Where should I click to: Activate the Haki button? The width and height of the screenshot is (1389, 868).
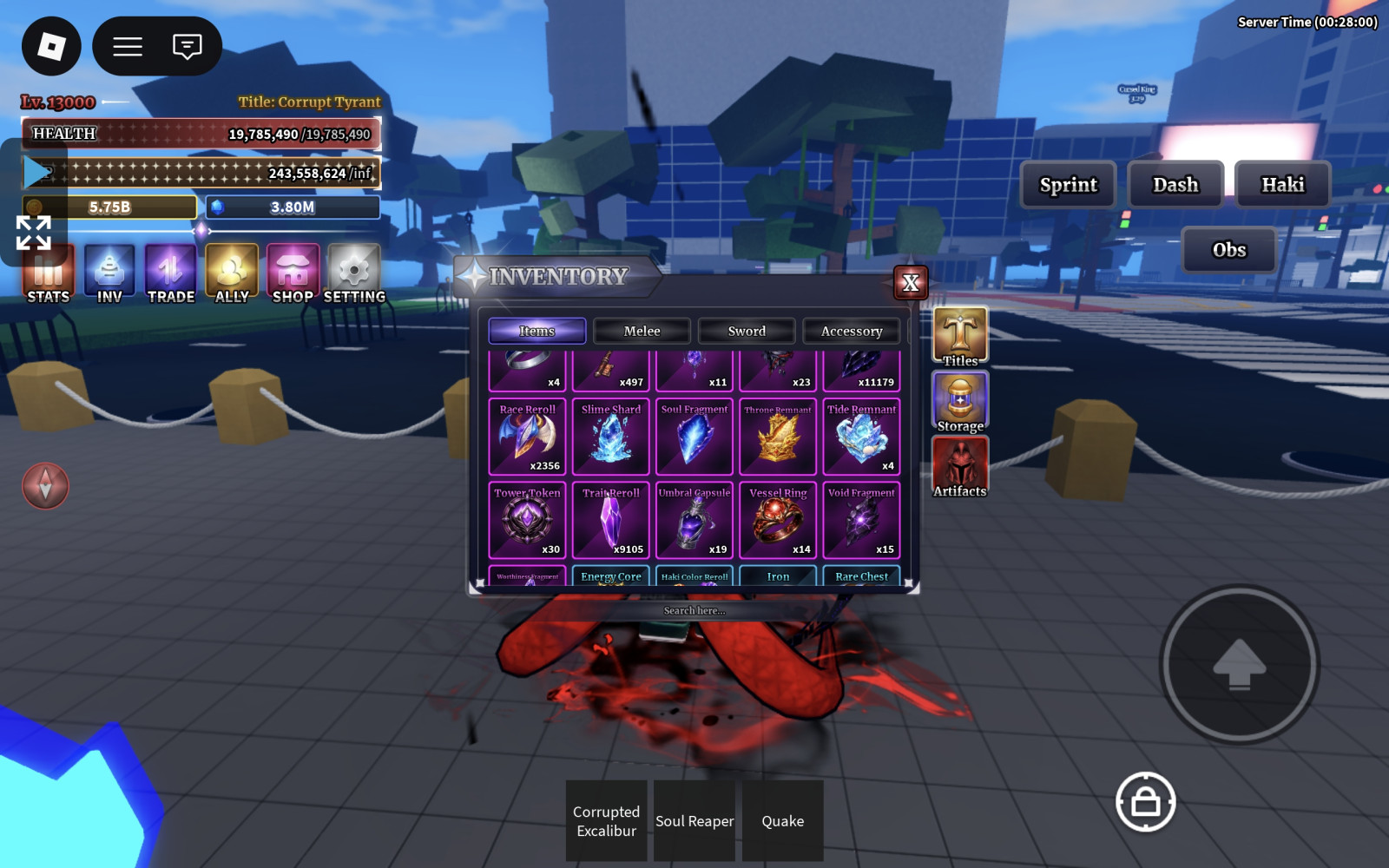click(1282, 185)
